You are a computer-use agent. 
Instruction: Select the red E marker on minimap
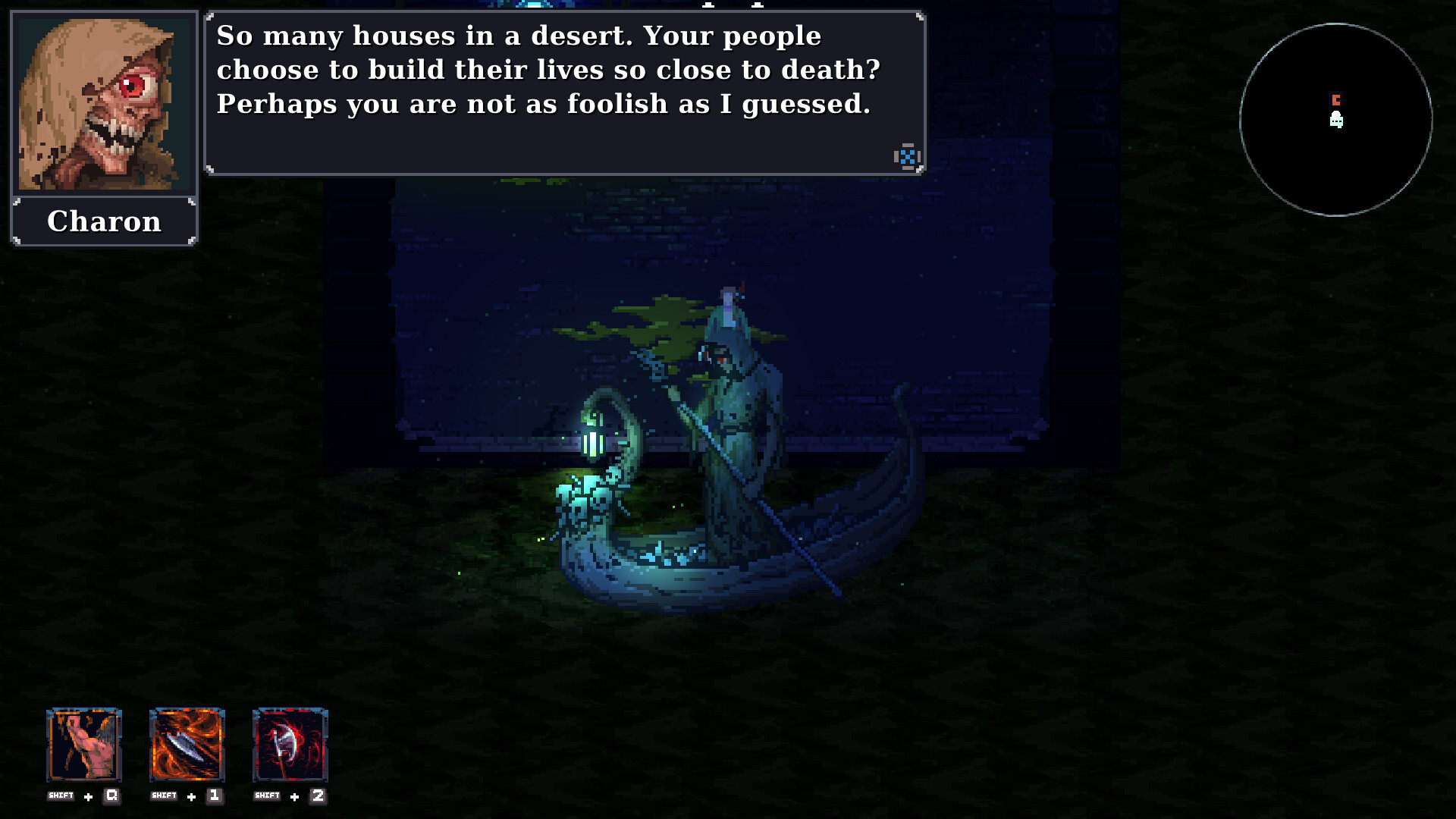[x=1336, y=99]
